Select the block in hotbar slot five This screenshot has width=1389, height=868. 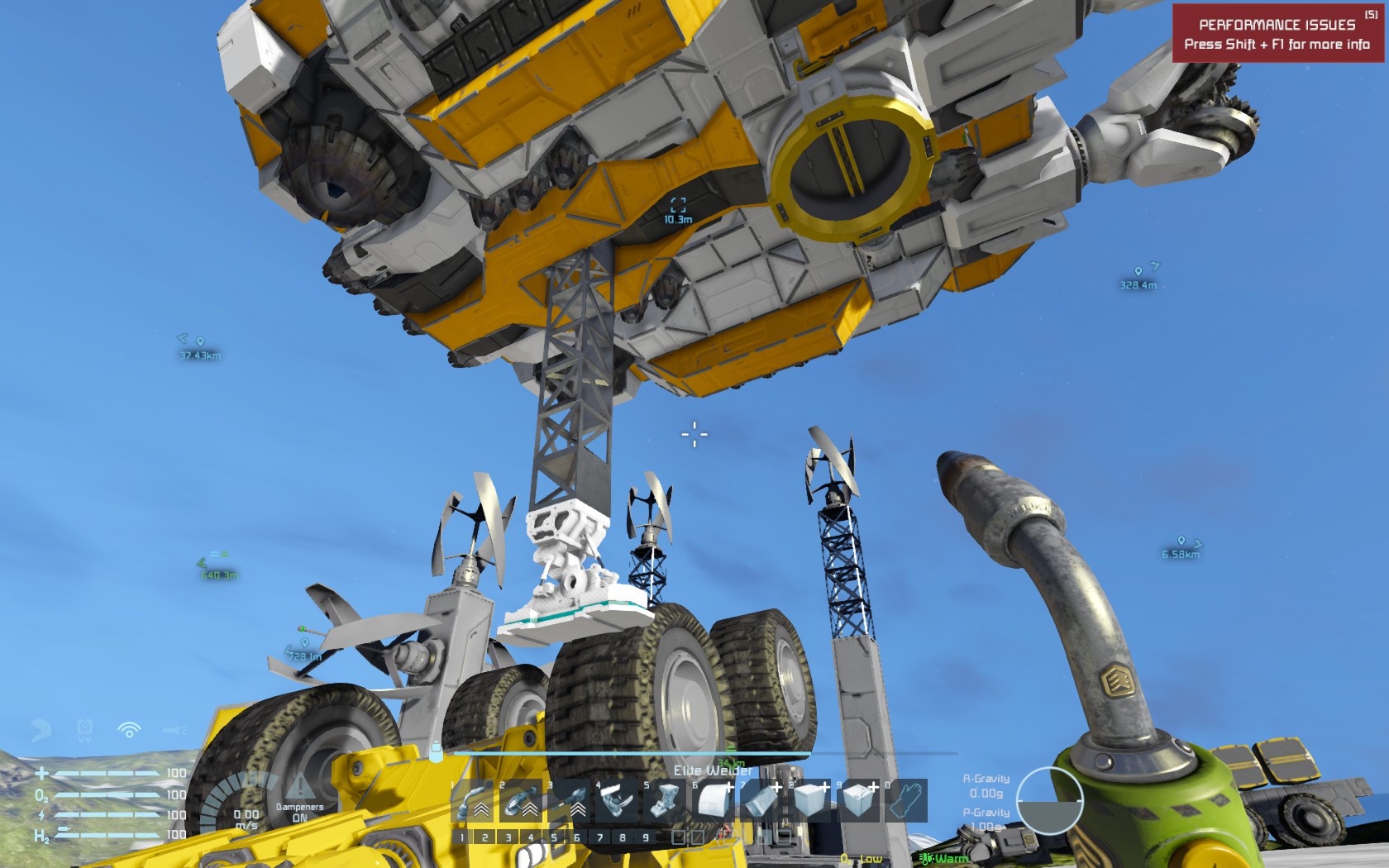click(x=664, y=802)
